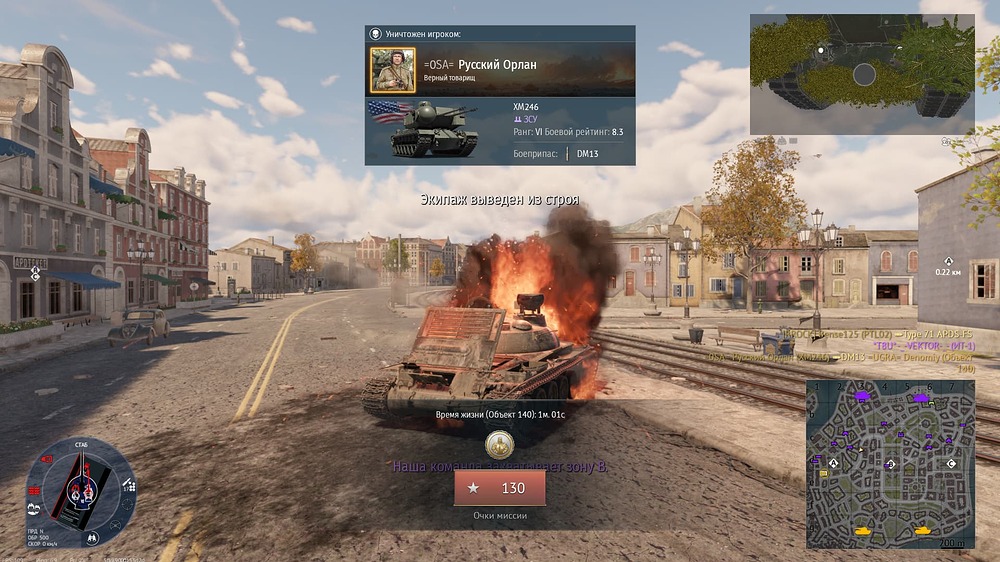Viewport: 1000px width, 562px height.
Task: Select the player name Русский Орлан
Action: coord(497,65)
